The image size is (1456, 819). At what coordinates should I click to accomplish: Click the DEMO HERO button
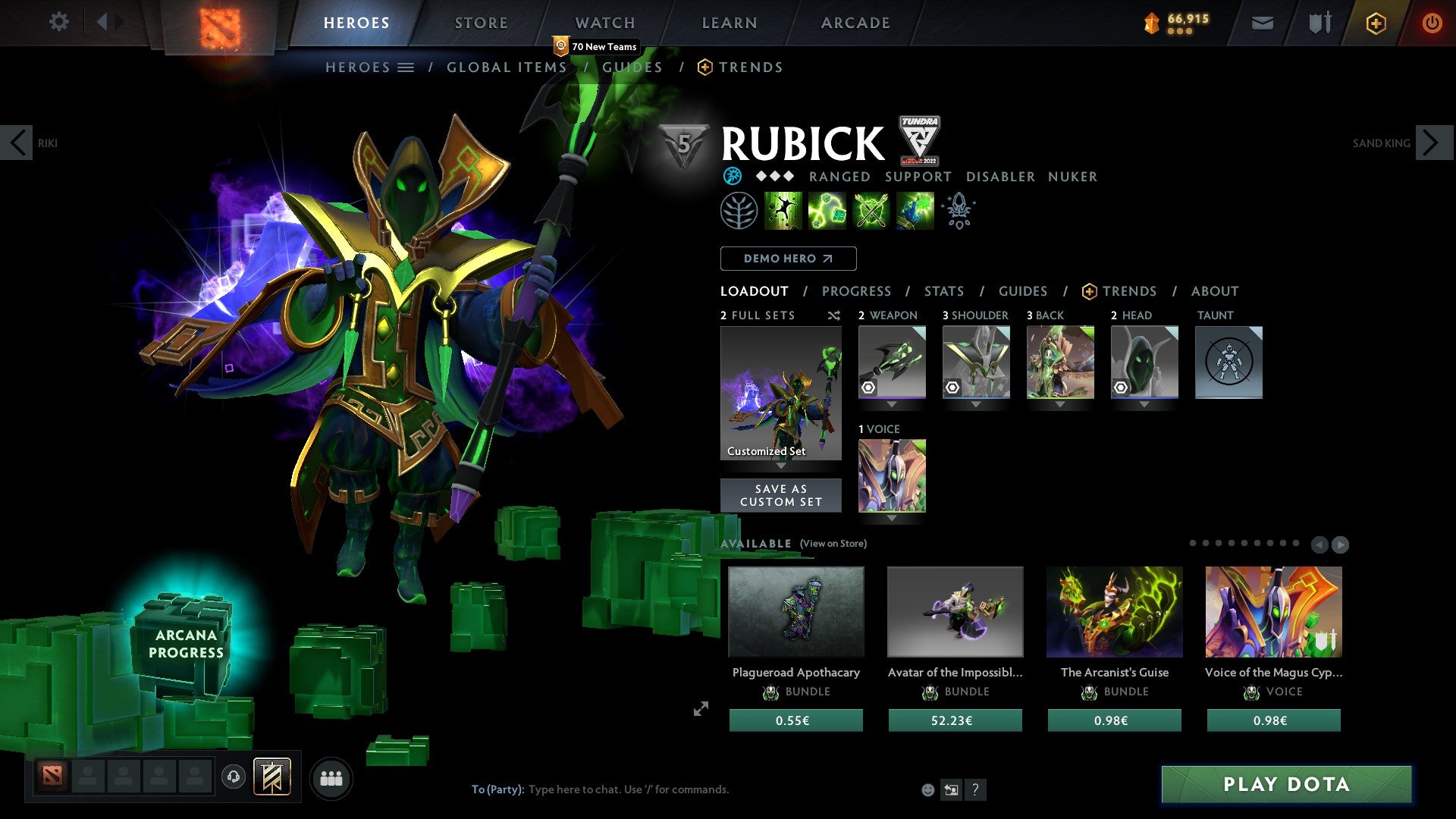click(x=788, y=259)
